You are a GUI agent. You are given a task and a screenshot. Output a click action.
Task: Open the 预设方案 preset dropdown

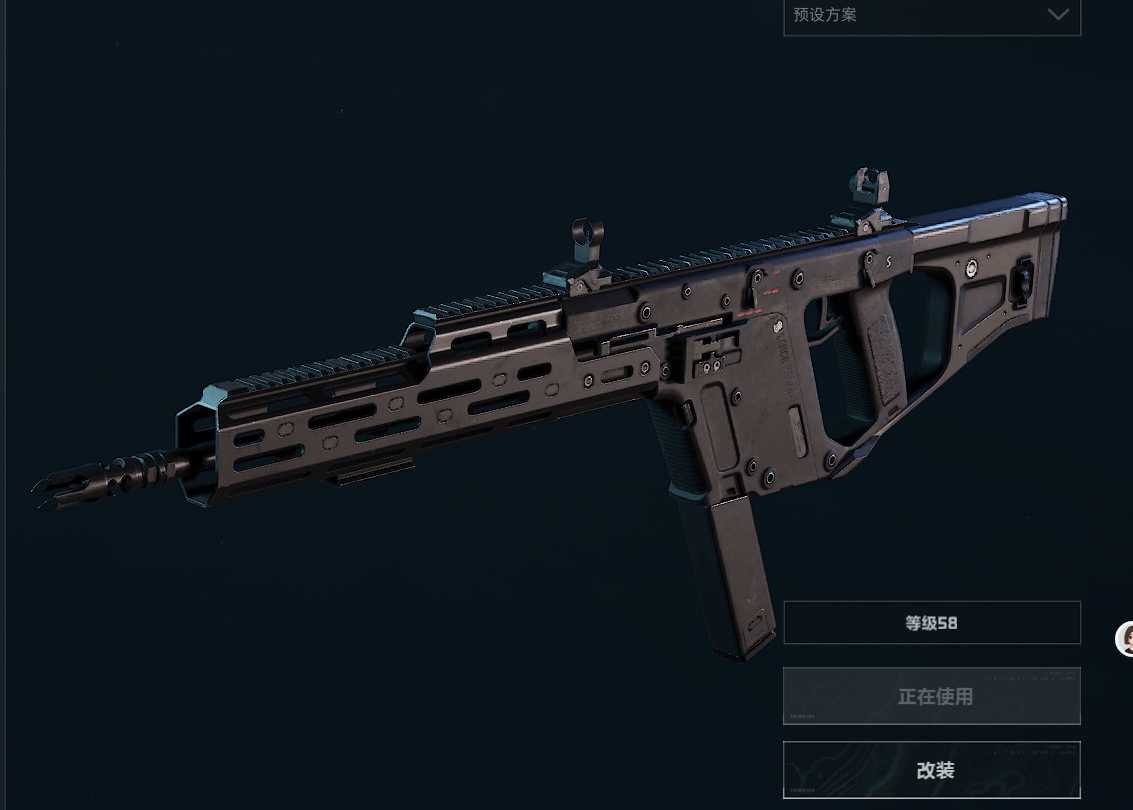[x=931, y=16]
